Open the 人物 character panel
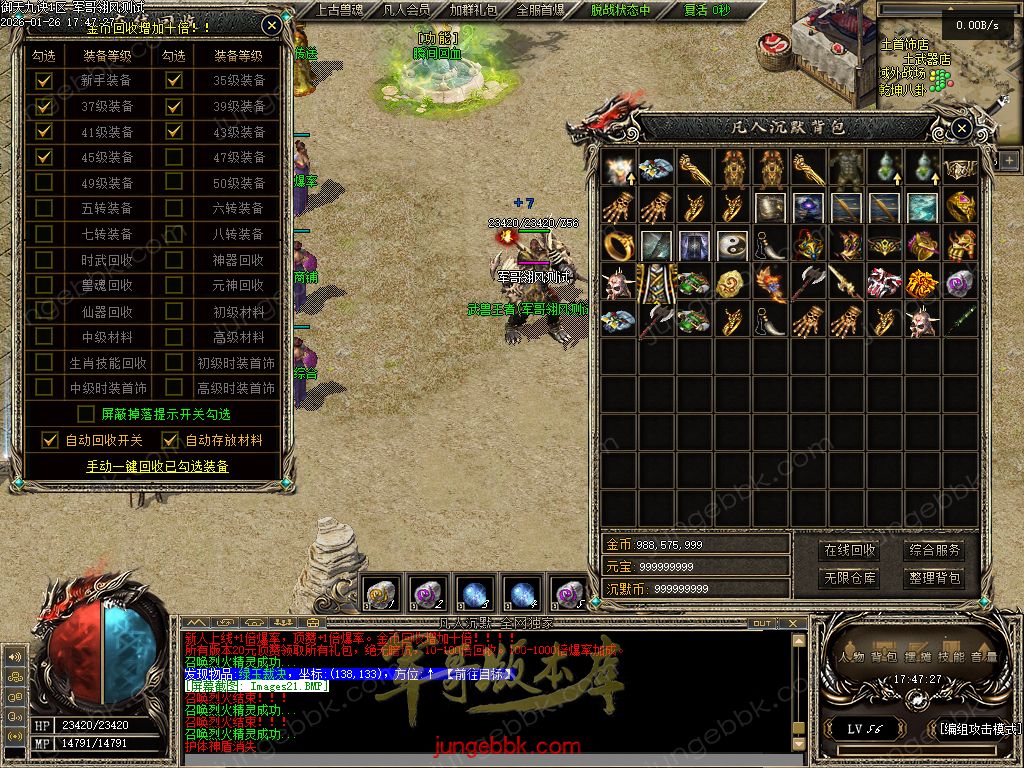This screenshot has width=1024, height=768. [852, 657]
